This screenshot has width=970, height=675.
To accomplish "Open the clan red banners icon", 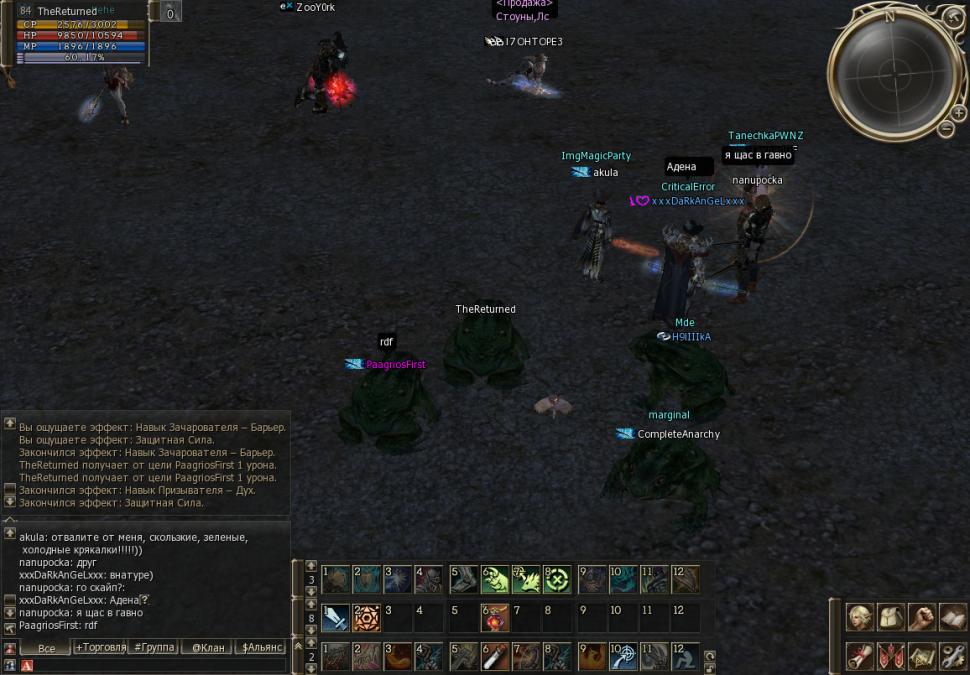I will pyautogui.click(x=891, y=656).
